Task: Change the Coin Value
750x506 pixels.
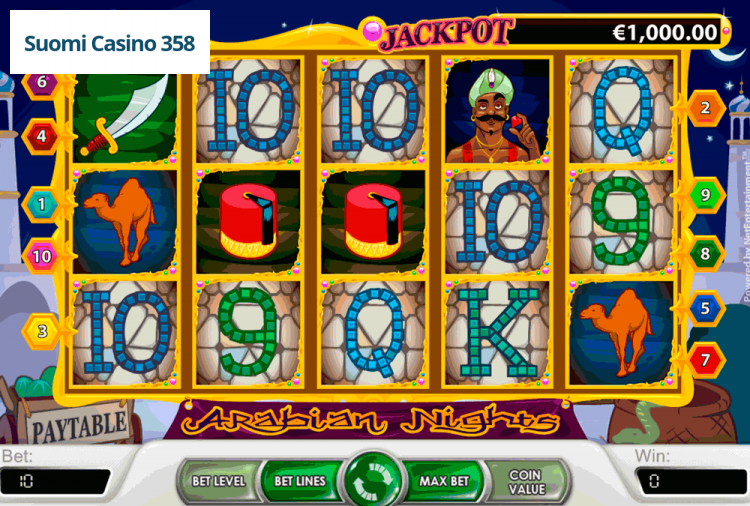Action: point(524,481)
